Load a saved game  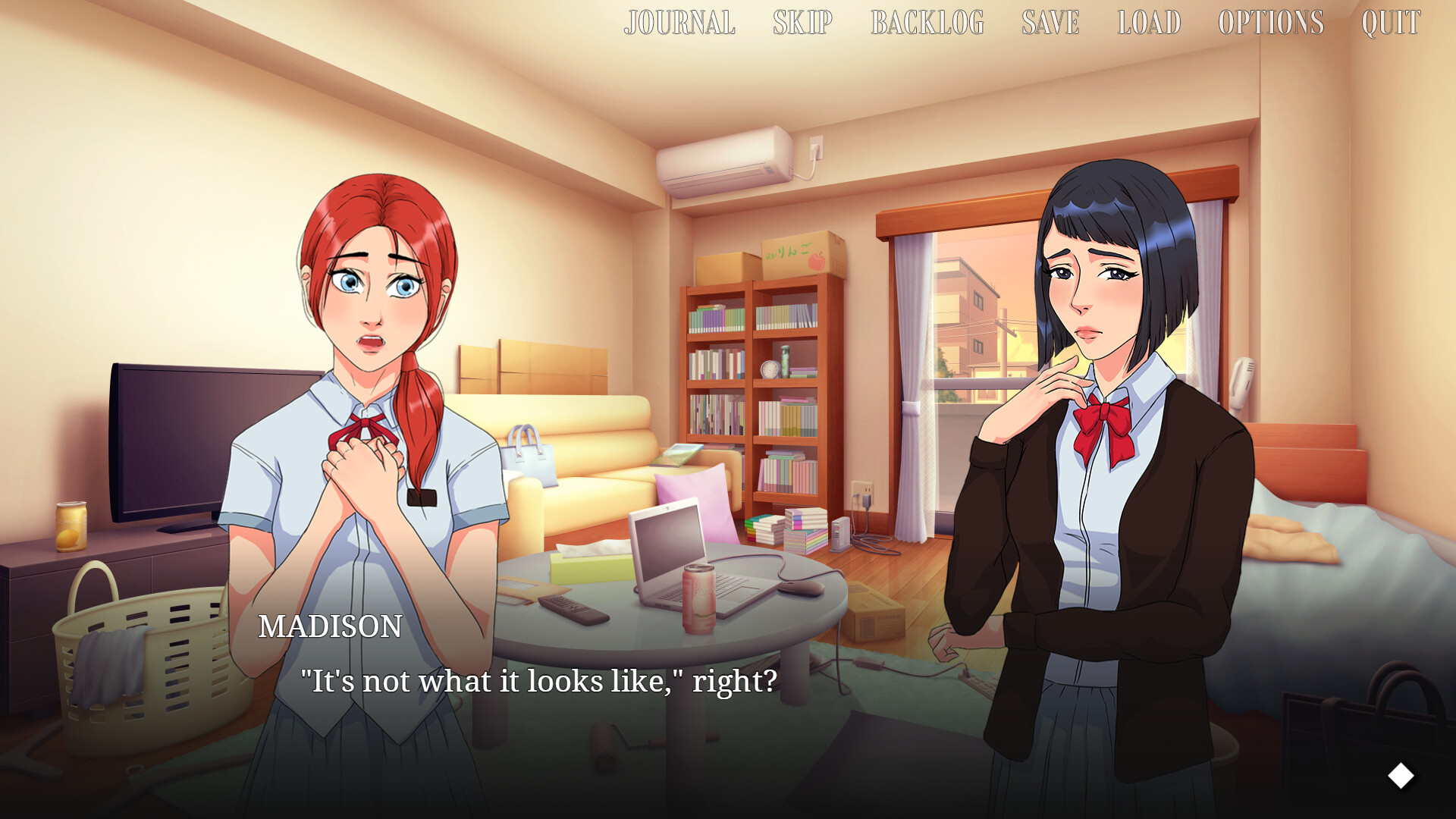[x=1147, y=23]
